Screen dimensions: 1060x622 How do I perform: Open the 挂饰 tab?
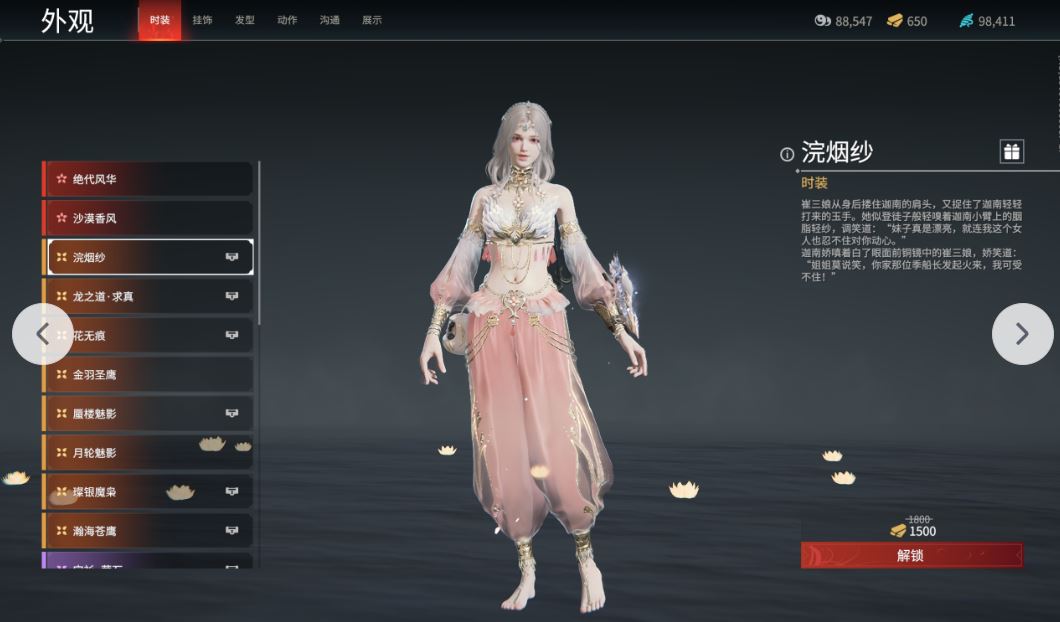tap(202, 20)
